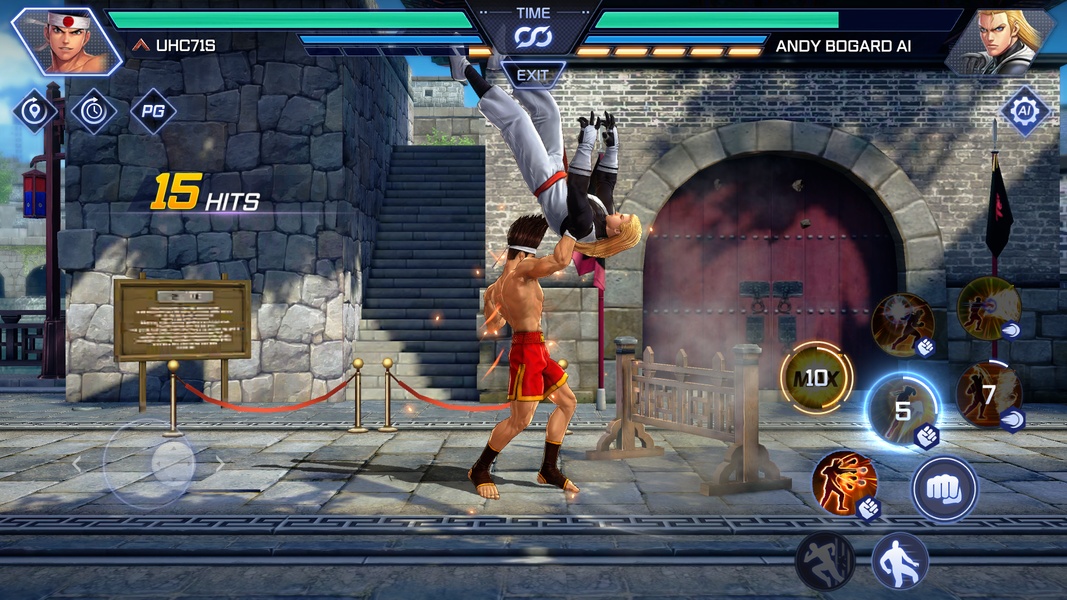
Task: Trigger the skill on 5-second cooldown
Action: [902, 410]
